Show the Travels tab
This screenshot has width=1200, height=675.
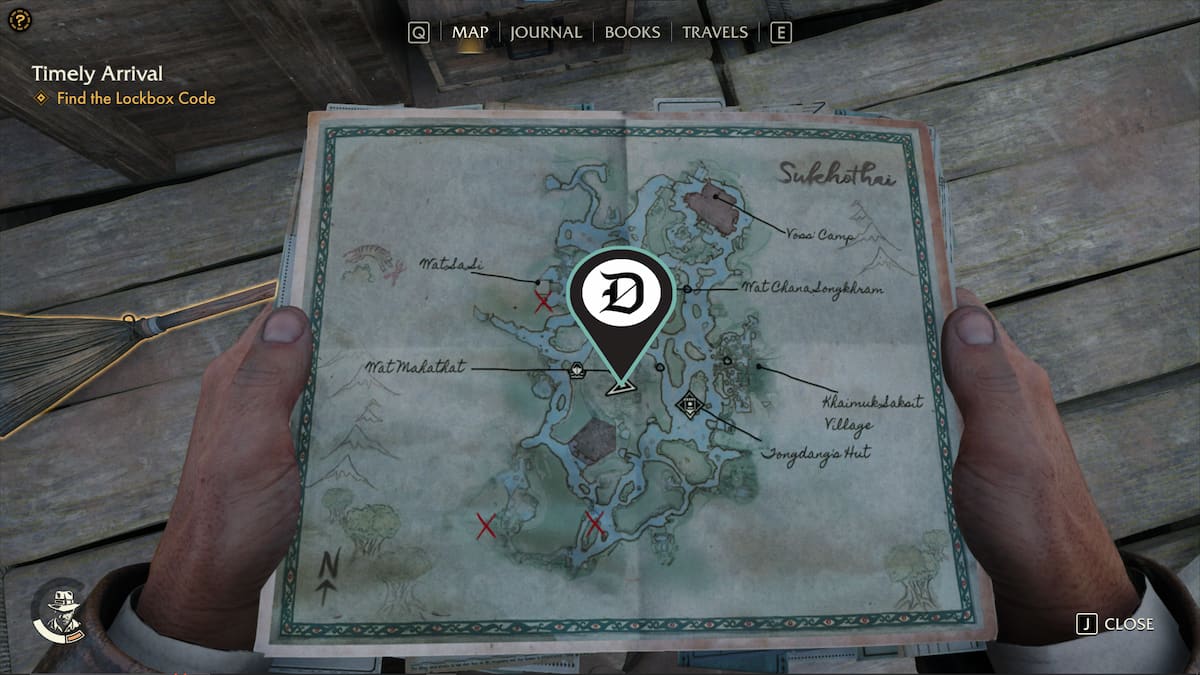pyautogui.click(x=714, y=32)
